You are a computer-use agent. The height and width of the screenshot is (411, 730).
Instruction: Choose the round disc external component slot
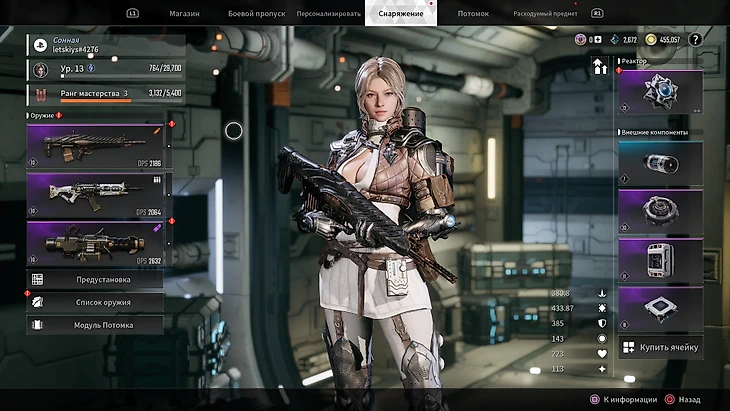coord(660,210)
